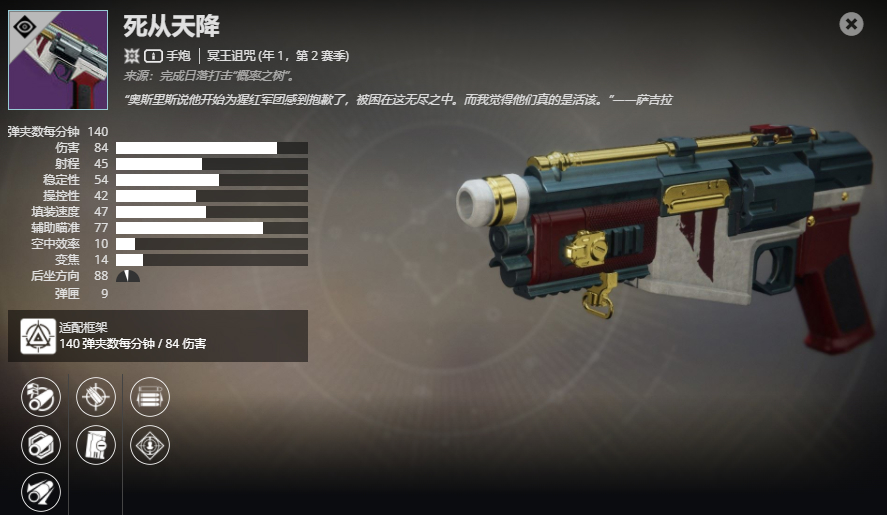Select the bullet-in-crosshair magazine perk
Image resolution: width=887 pixels, height=515 pixels.
[96, 397]
